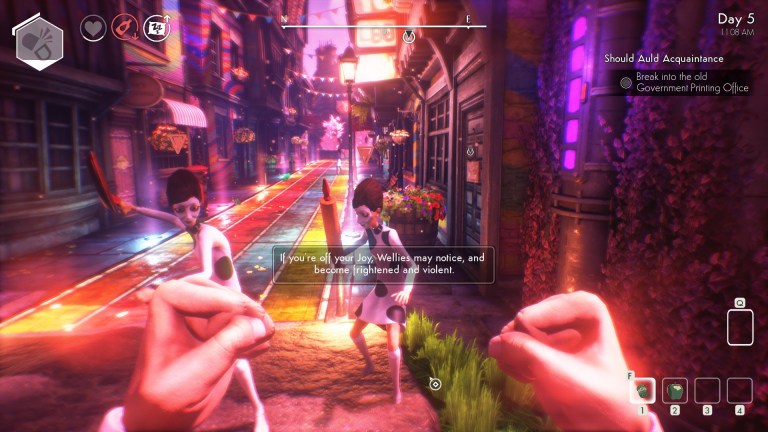This screenshot has width=768, height=432.
Task: Select the first quick slot item
Action: (643, 390)
